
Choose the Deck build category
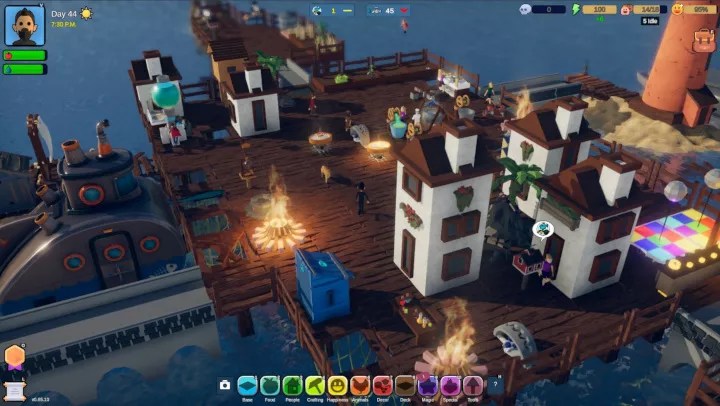coord(405,385)
